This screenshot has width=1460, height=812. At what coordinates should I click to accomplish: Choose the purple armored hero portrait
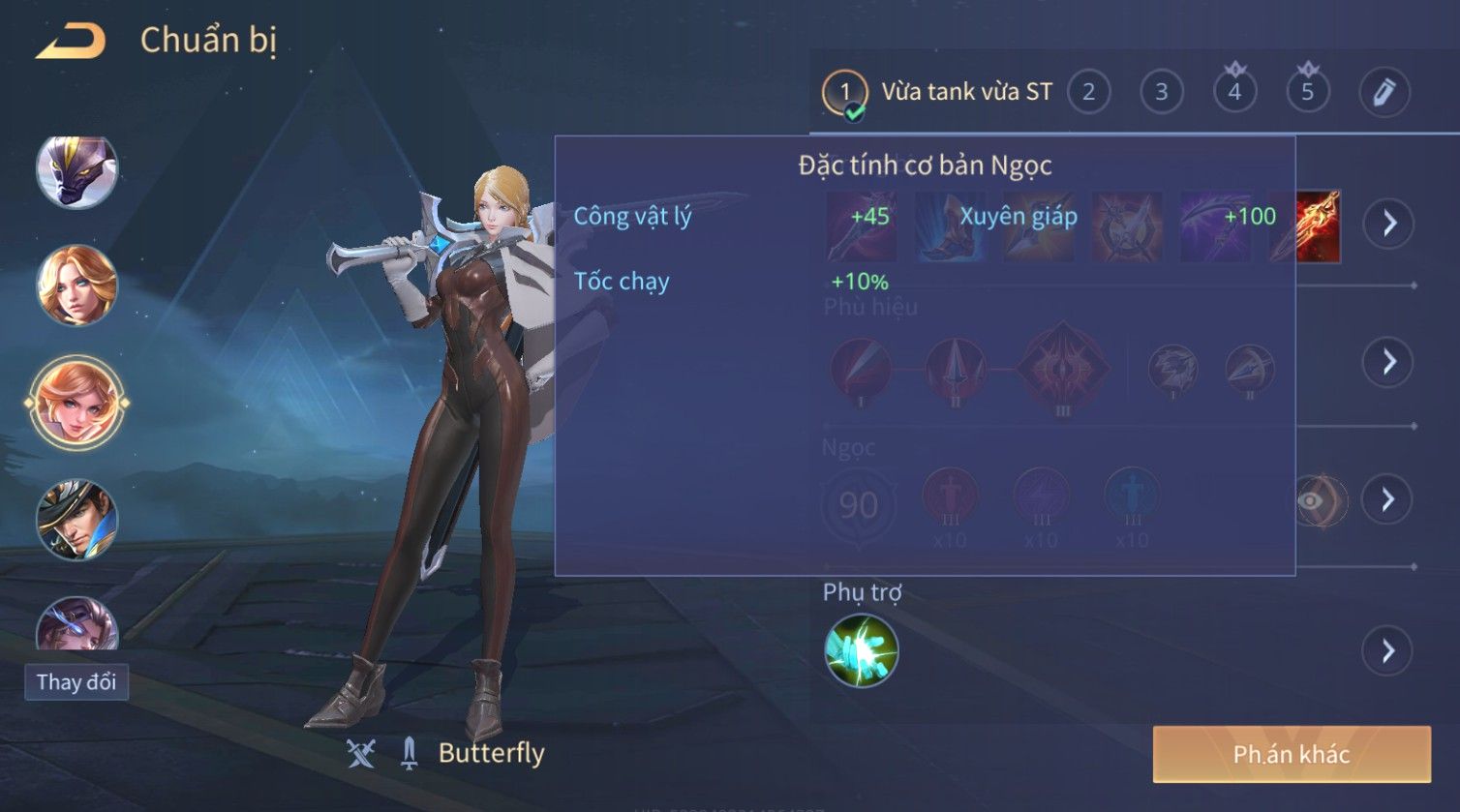point(77,171)
